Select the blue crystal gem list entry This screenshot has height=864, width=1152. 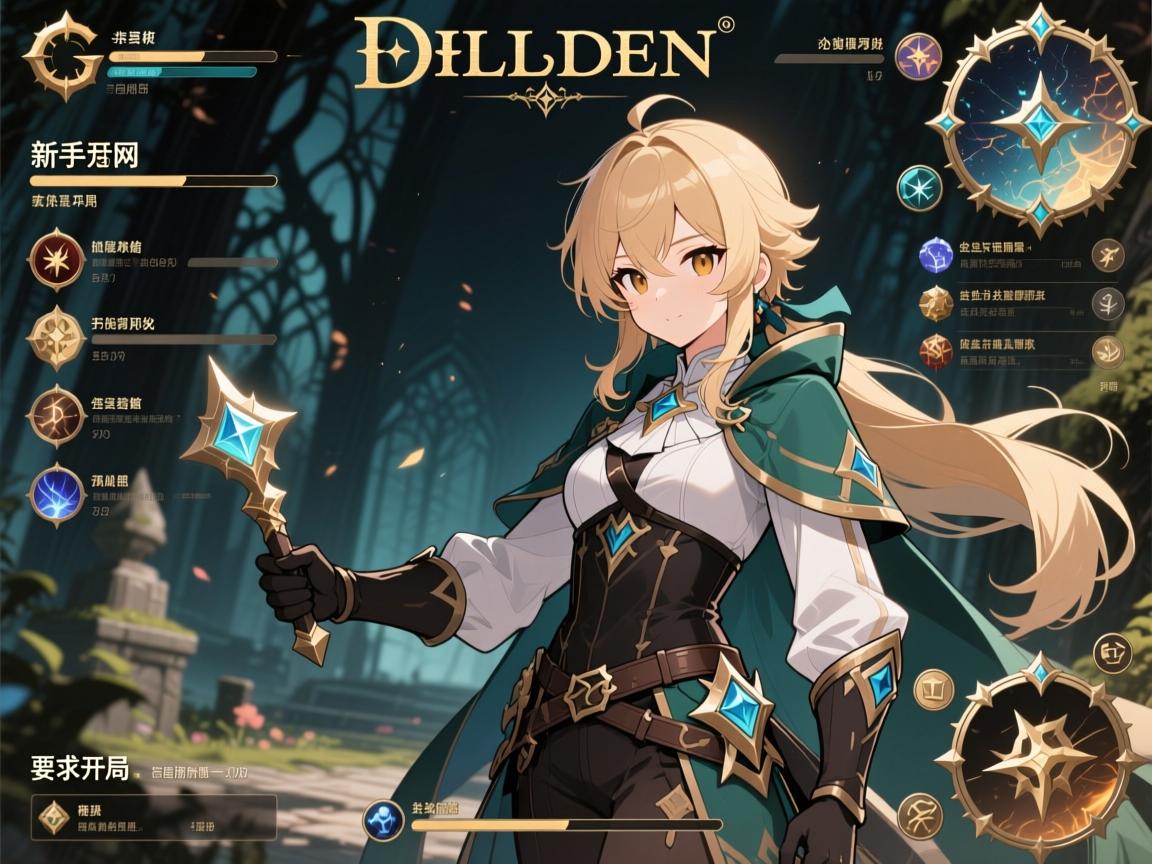[x=936, y=254]
